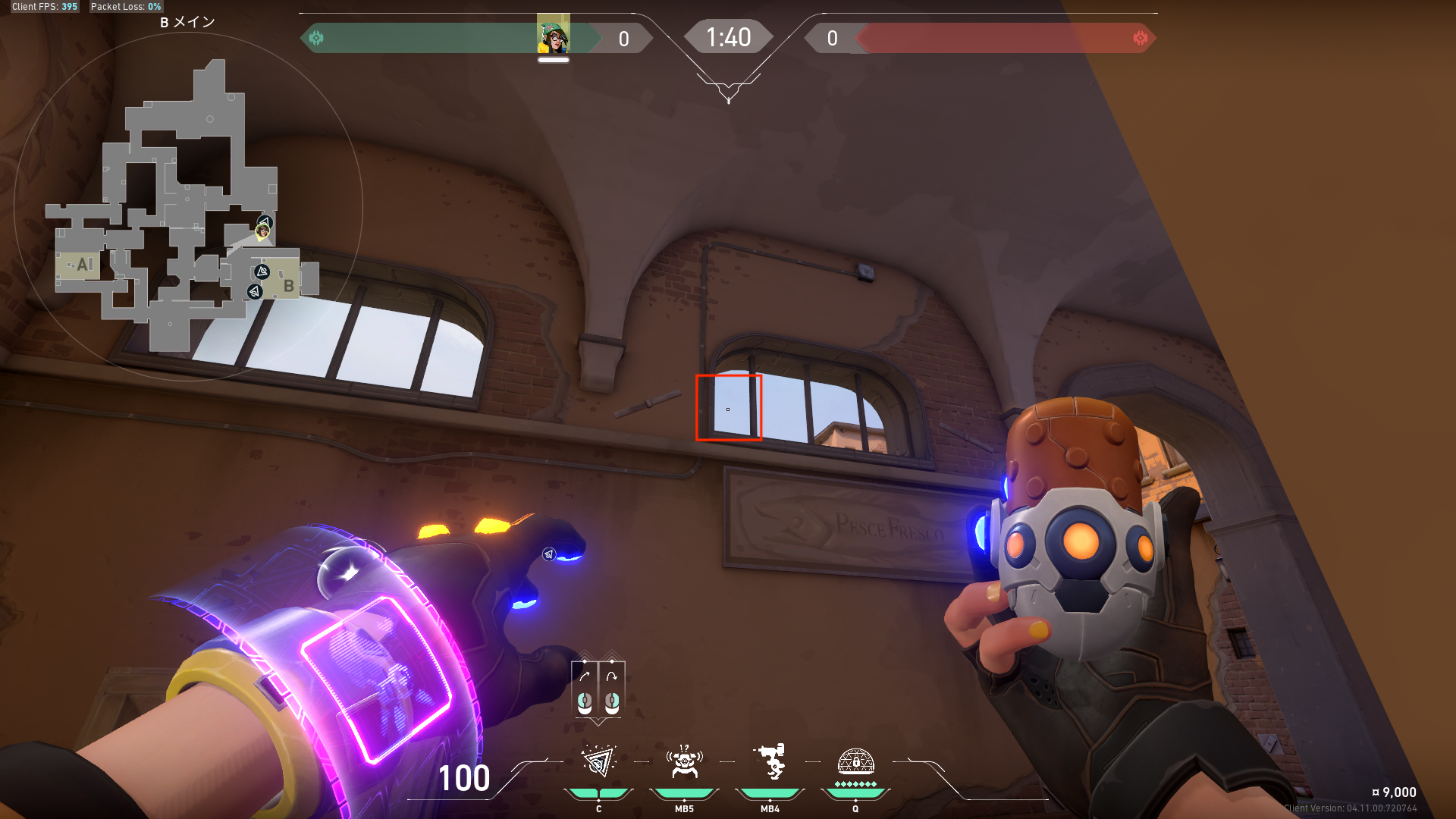Viewport: 1456px width, 819px height.
Task: Select the B site marker on minimap
Action: tap(288, 286)
